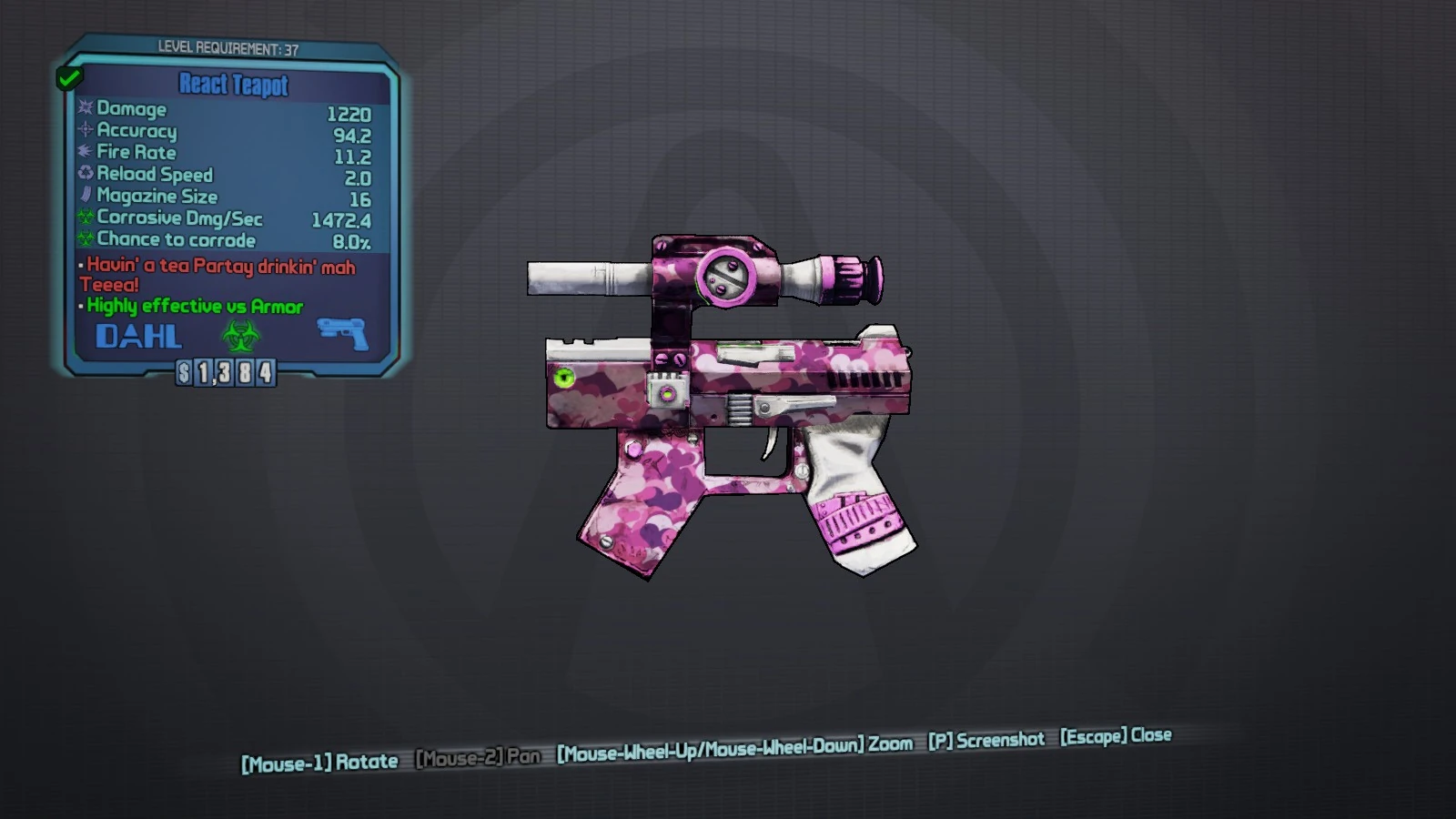Click the Corrosive Dmg/Sec biohazard icon
1456x819 pixels.
84,218
